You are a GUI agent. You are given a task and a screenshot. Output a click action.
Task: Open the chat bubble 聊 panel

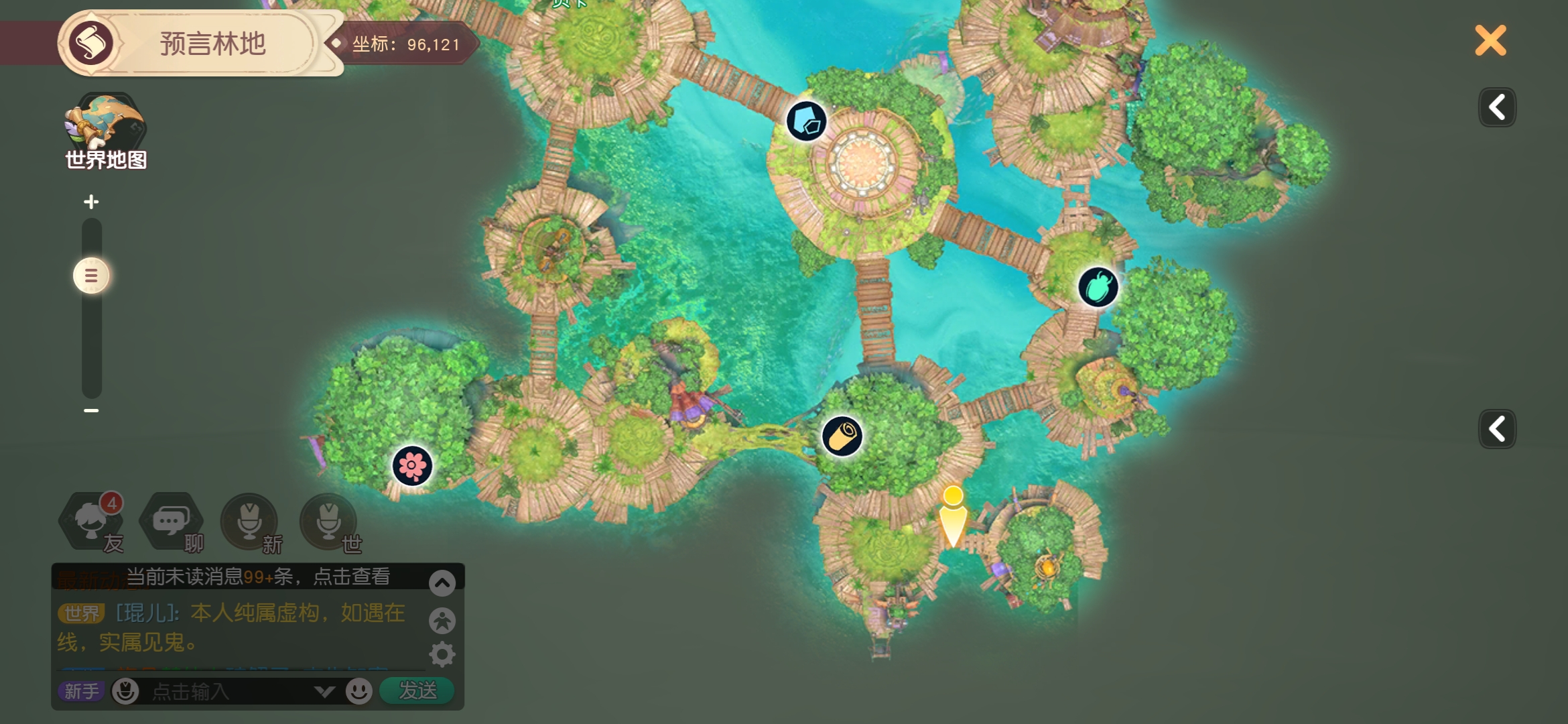171,522
